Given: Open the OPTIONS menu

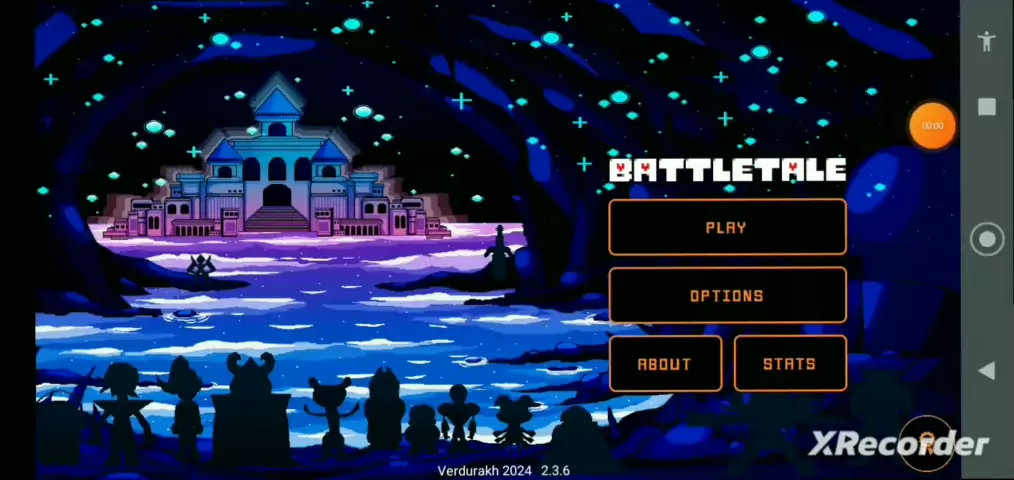Looking at the screenshot, I should (x=727, y=295).
